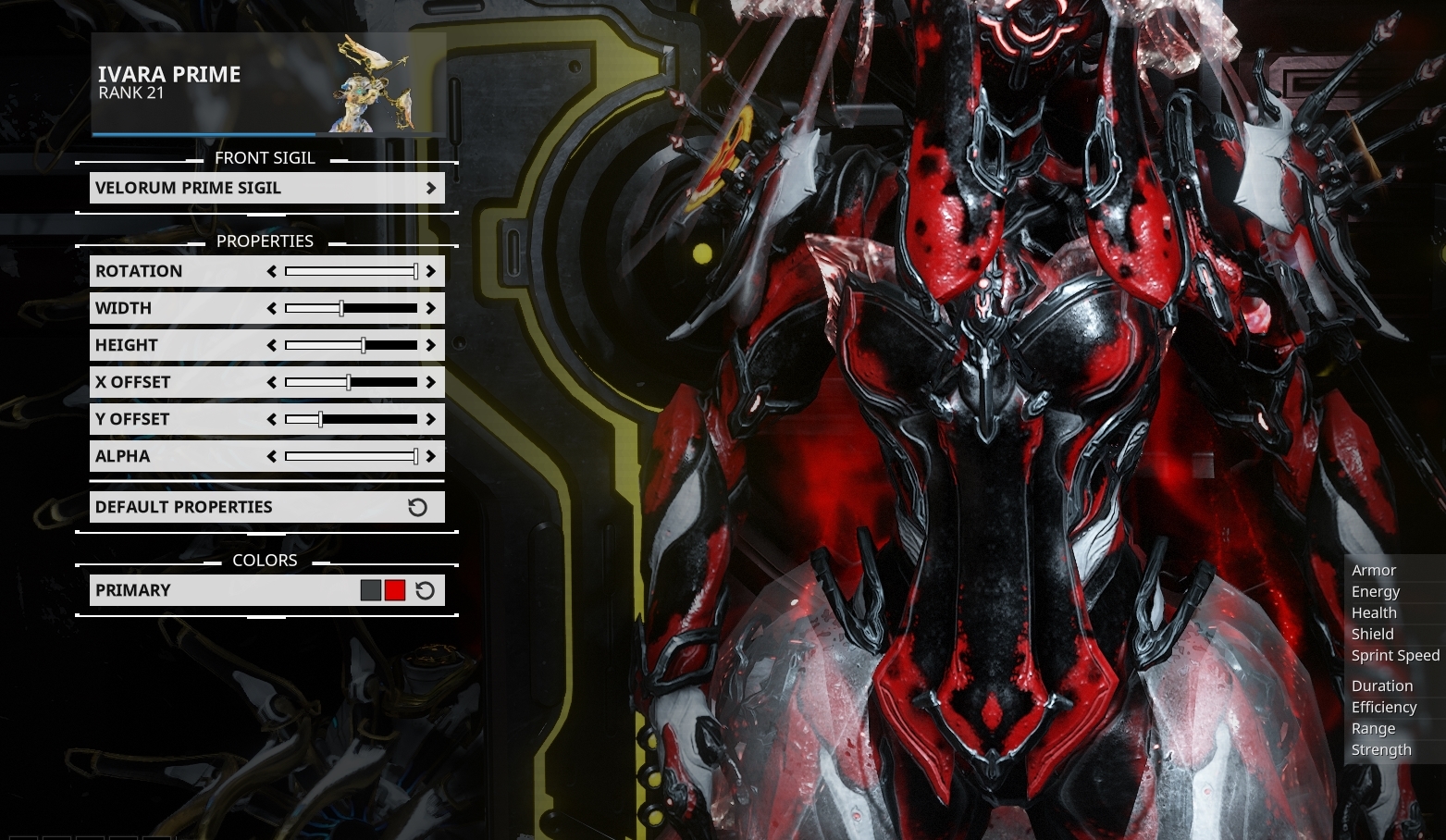
Task: Click the Alpha slider handle
Action: click(x=415, y=455)
